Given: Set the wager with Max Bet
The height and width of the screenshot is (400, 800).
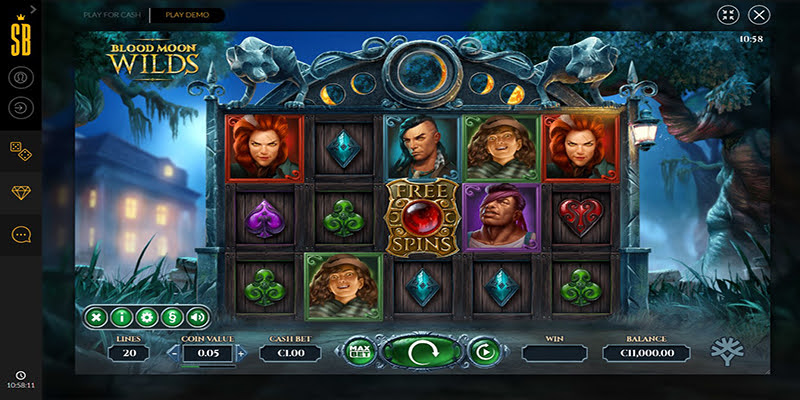Looking at the screenshot, I should click(358, 351).
